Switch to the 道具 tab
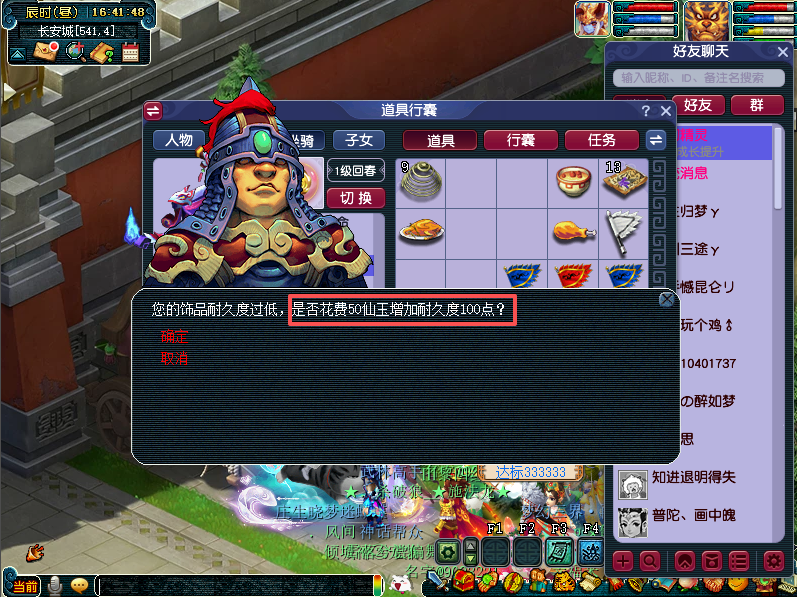797x597 pixels. pyautogui.click(x=441, y=140)
